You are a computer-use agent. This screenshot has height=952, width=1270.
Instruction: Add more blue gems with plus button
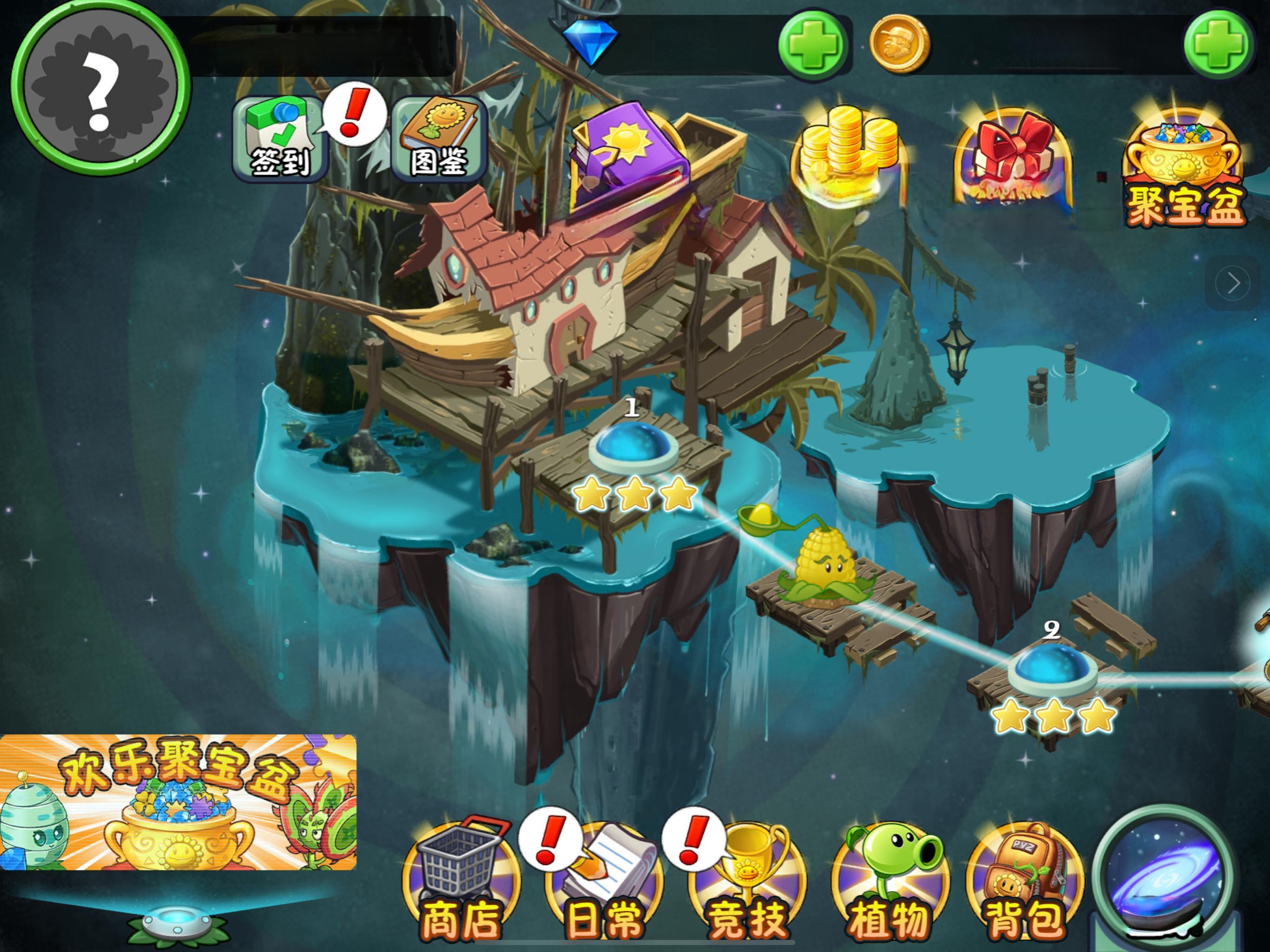[x=813, y=45]
